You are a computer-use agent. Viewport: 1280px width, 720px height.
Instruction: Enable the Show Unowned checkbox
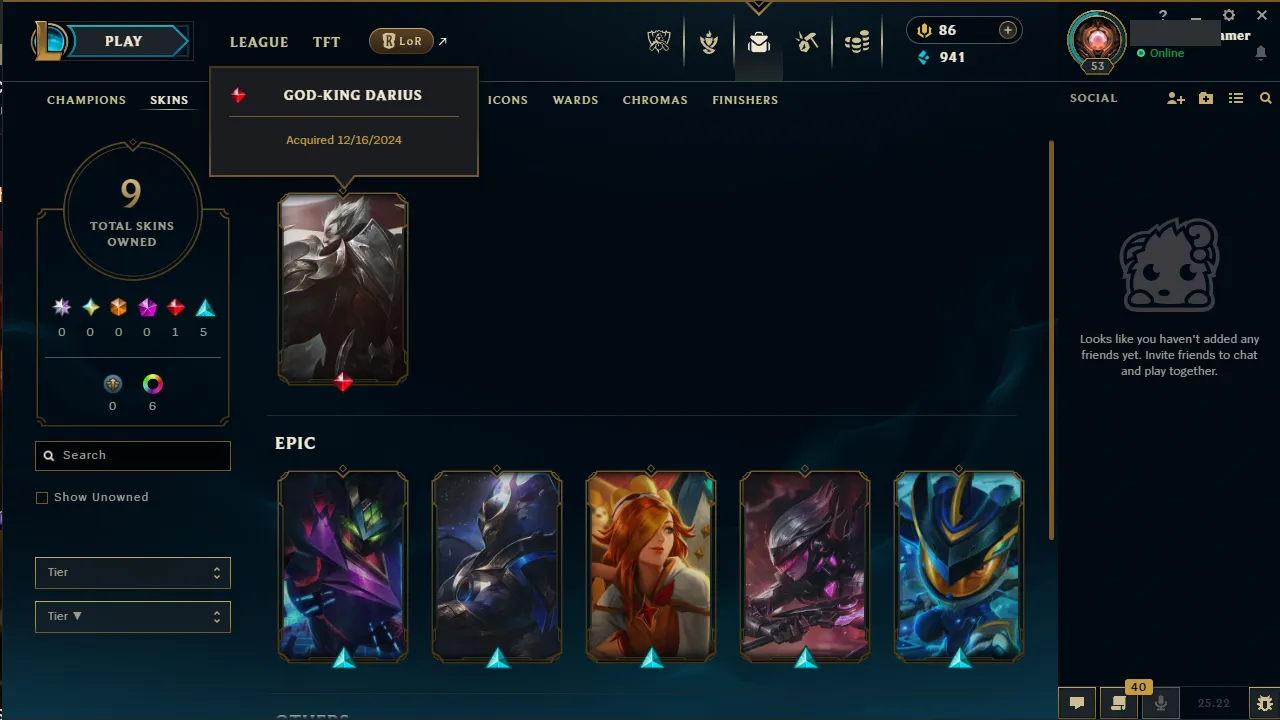(42, 497)
